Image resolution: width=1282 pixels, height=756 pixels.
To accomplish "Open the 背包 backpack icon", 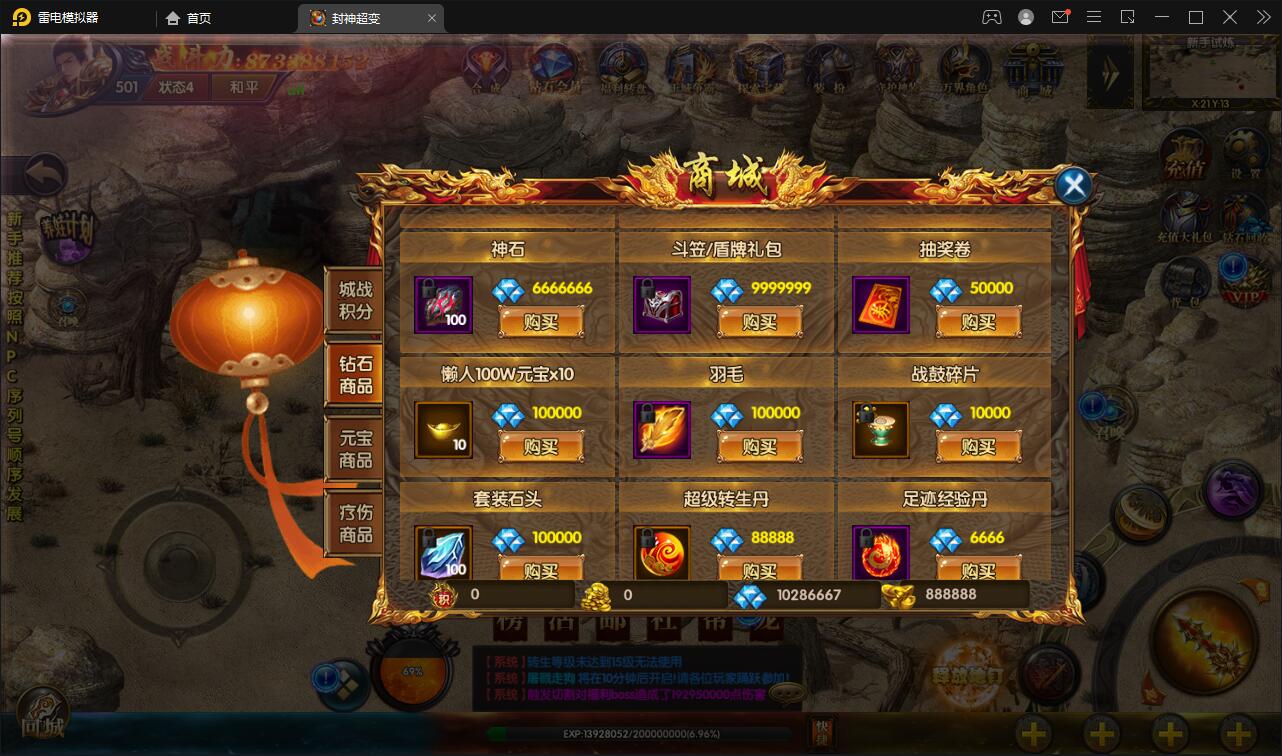I will click(x=1184, y=280).
